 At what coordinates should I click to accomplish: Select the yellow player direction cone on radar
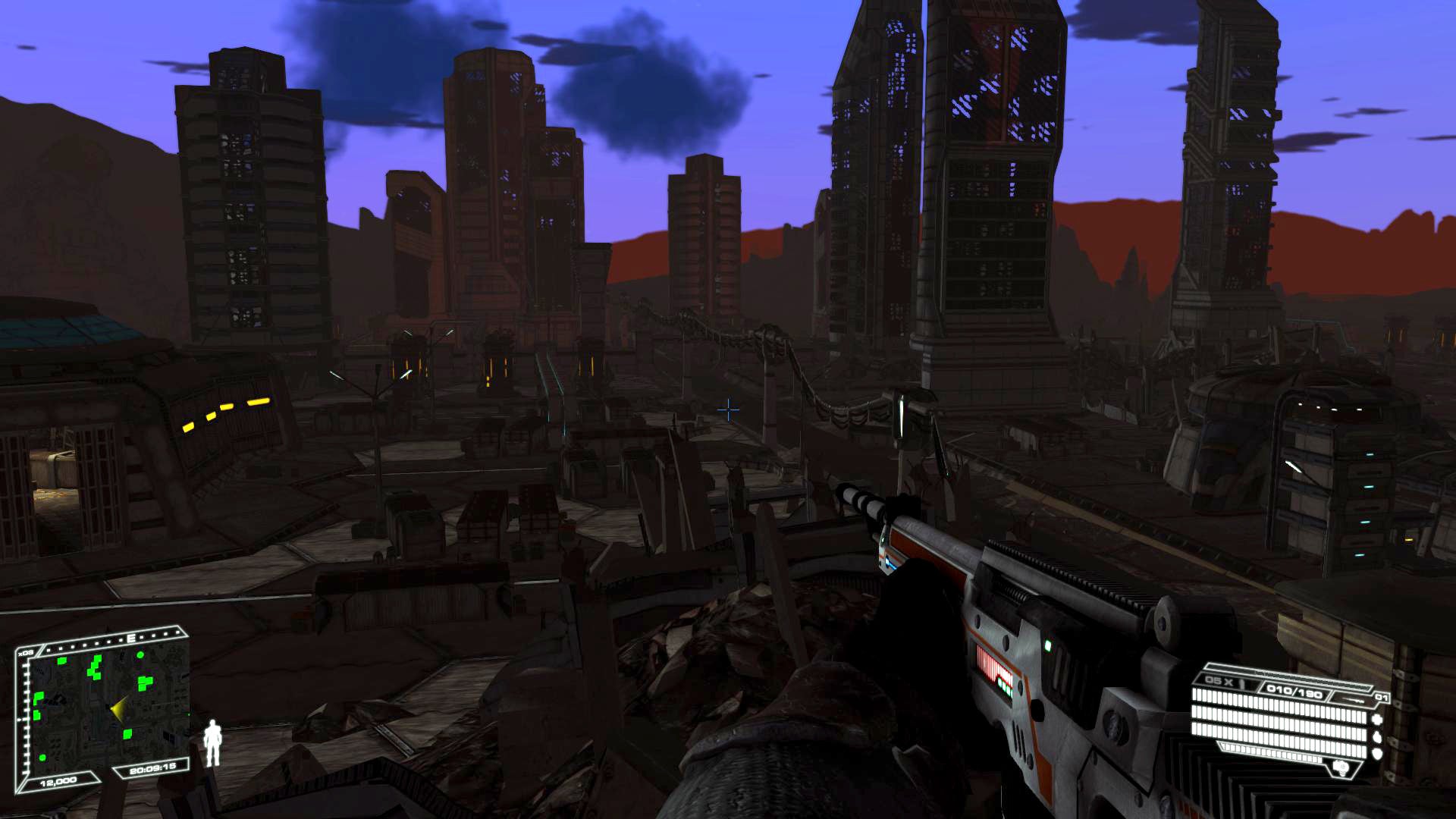tap(118, 710)
